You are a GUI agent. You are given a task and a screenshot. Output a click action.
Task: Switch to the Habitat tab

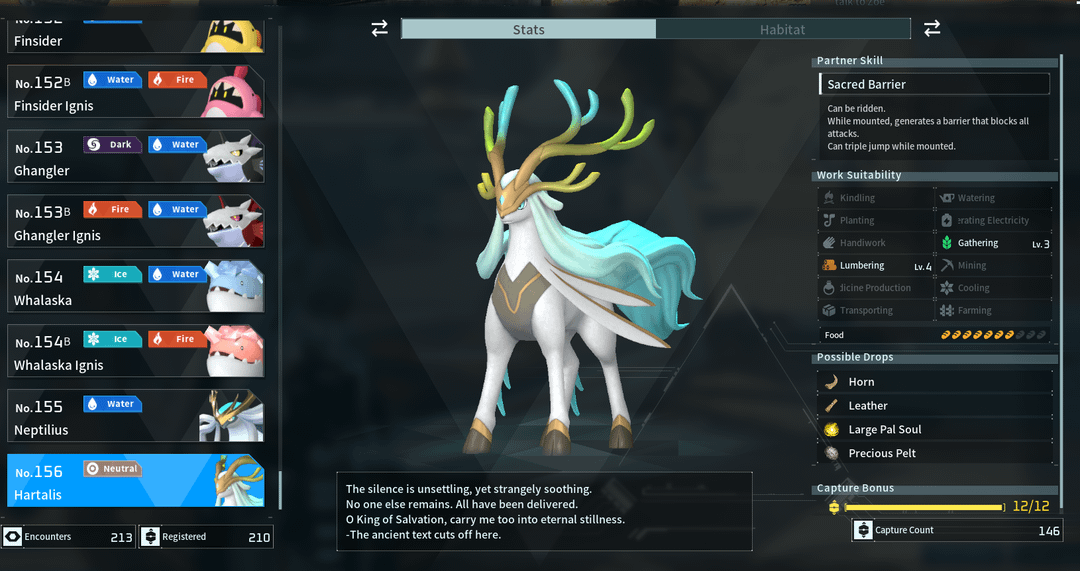point(782,29)
